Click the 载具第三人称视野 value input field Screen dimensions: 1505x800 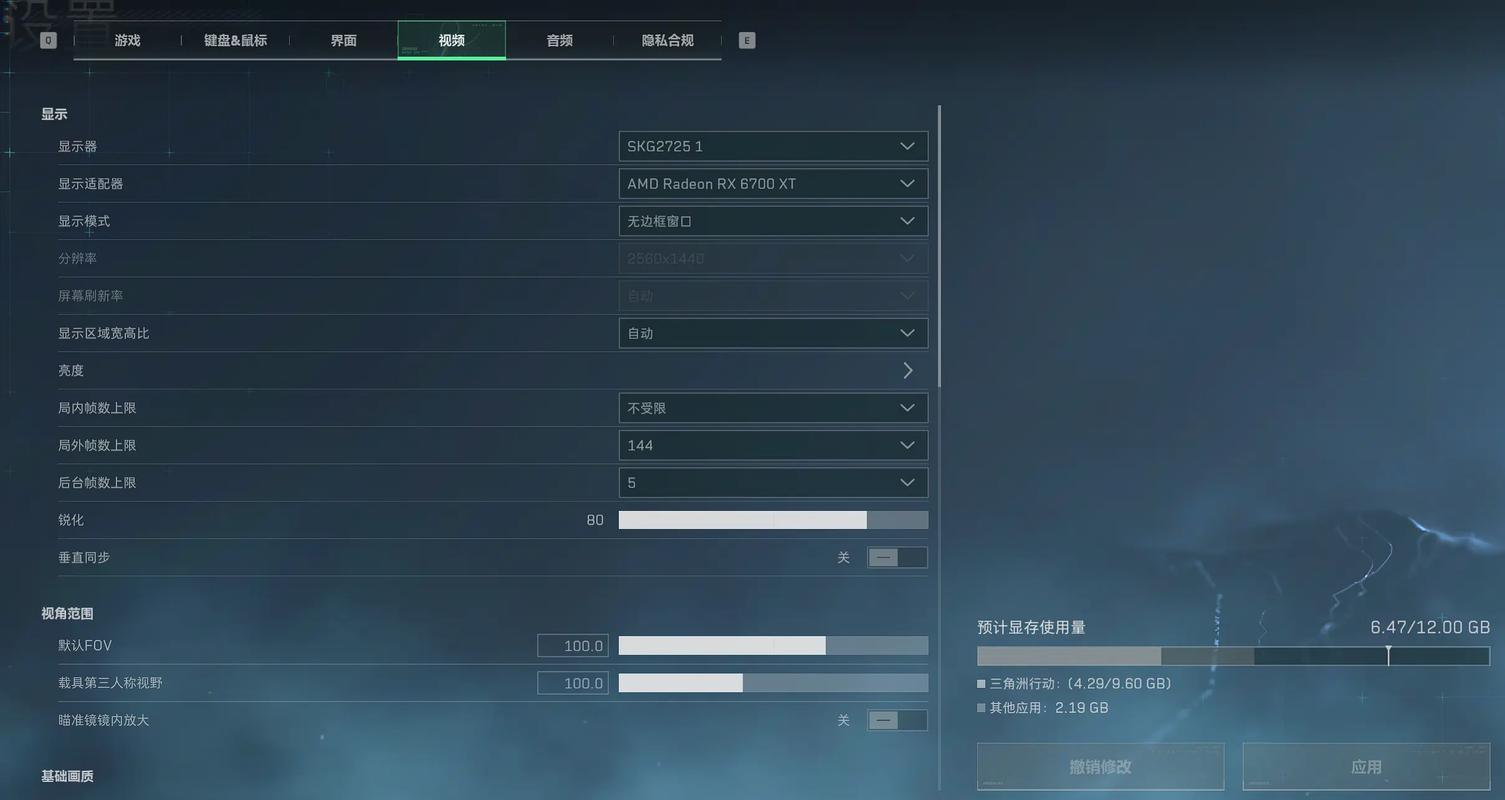(572, 682)
